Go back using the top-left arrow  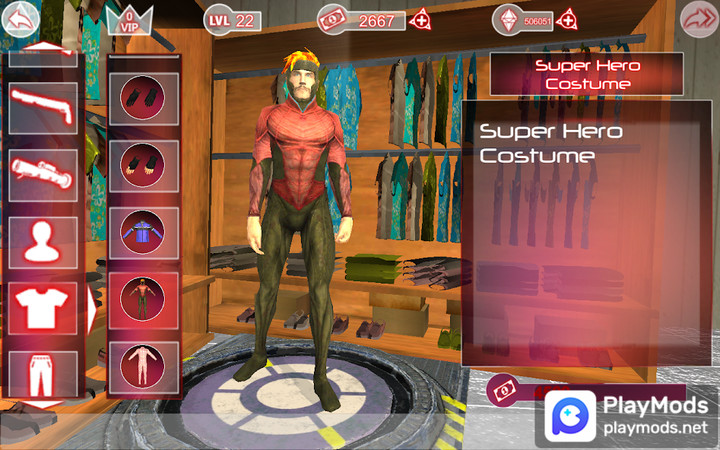coord(23,18)
